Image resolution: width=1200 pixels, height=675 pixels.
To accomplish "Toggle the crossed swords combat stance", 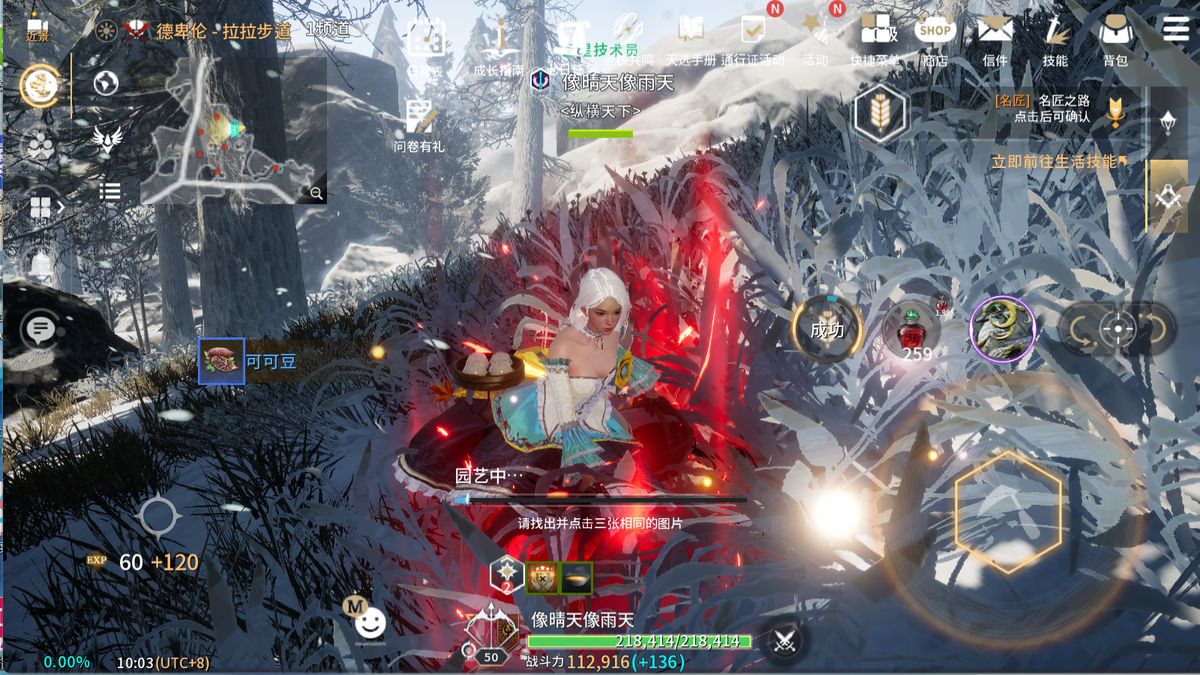I will pos(784,639).
